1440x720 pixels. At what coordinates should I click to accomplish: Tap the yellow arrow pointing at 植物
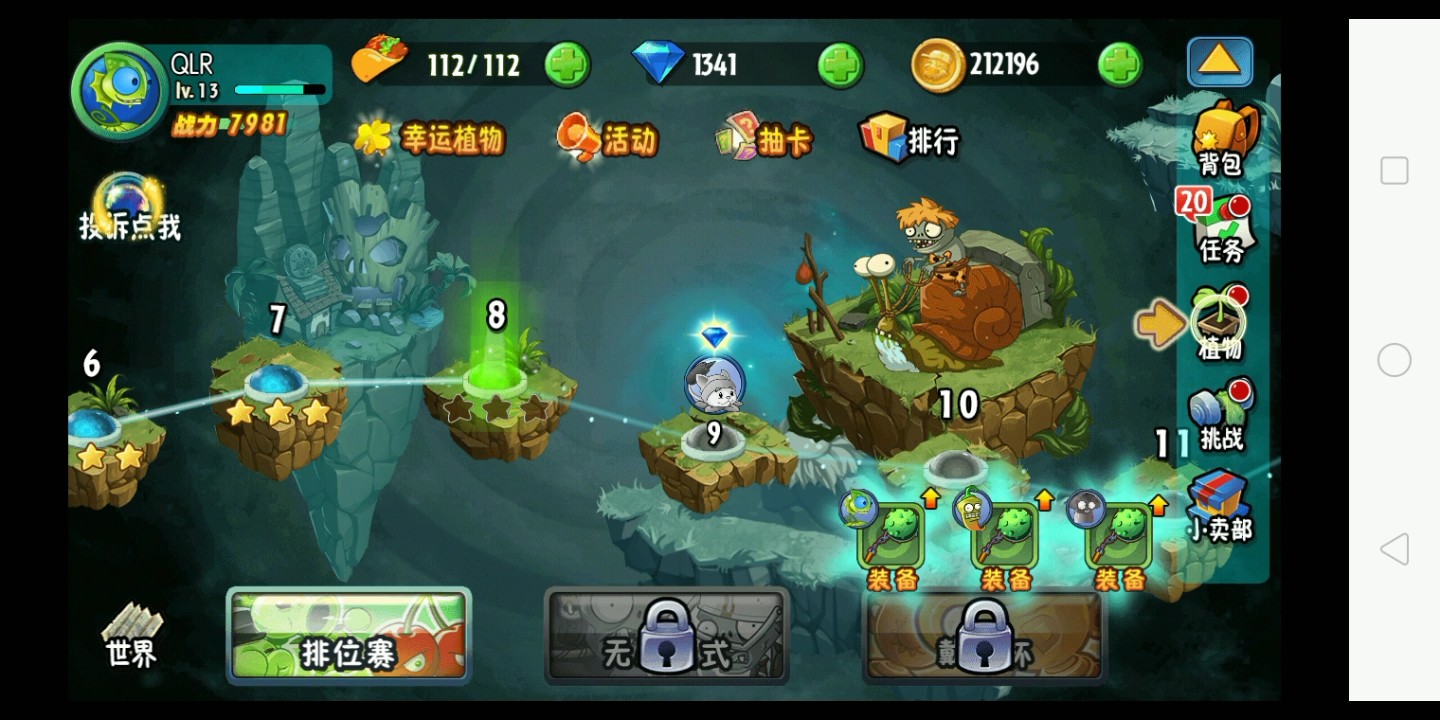[x=1160, y=322]
